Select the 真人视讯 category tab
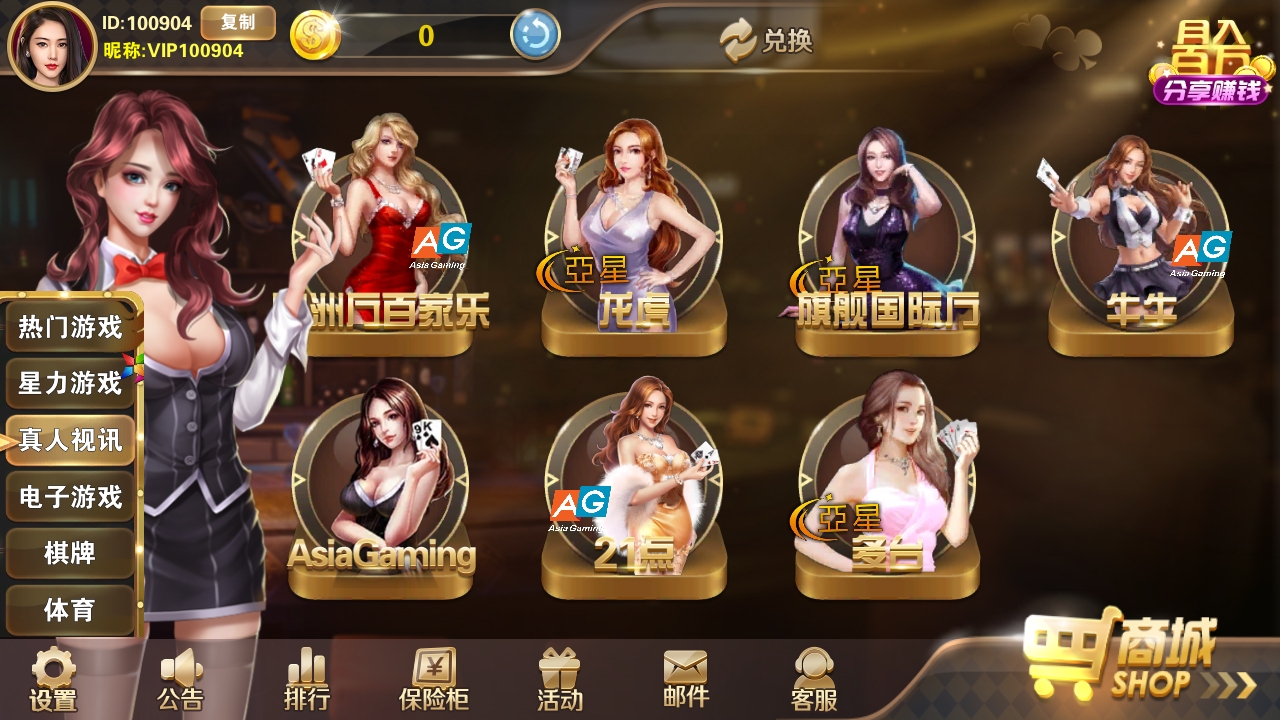 (70, 440)
